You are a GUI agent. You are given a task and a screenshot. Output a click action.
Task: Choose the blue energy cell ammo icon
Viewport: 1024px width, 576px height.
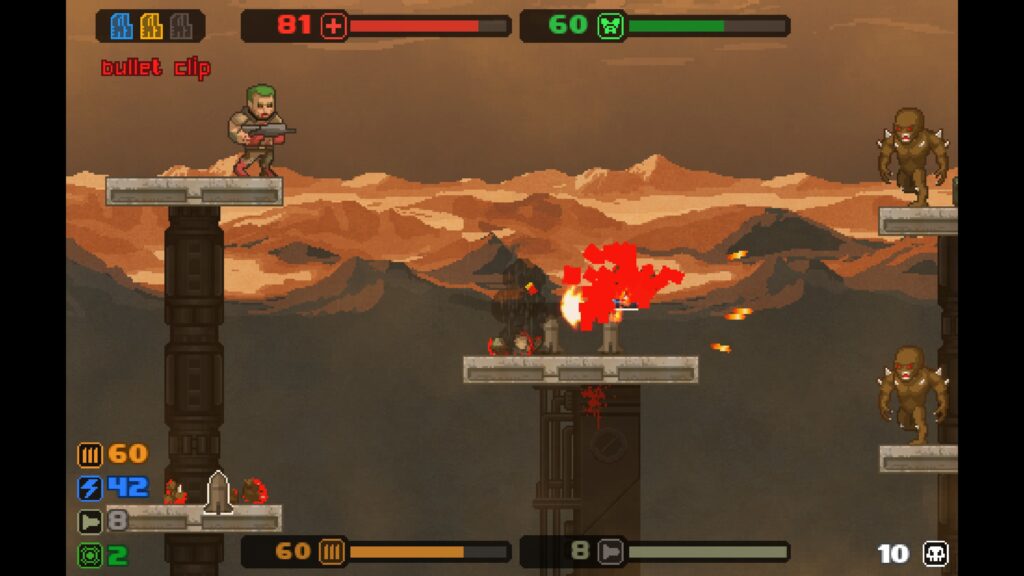[x=90, y=488]
